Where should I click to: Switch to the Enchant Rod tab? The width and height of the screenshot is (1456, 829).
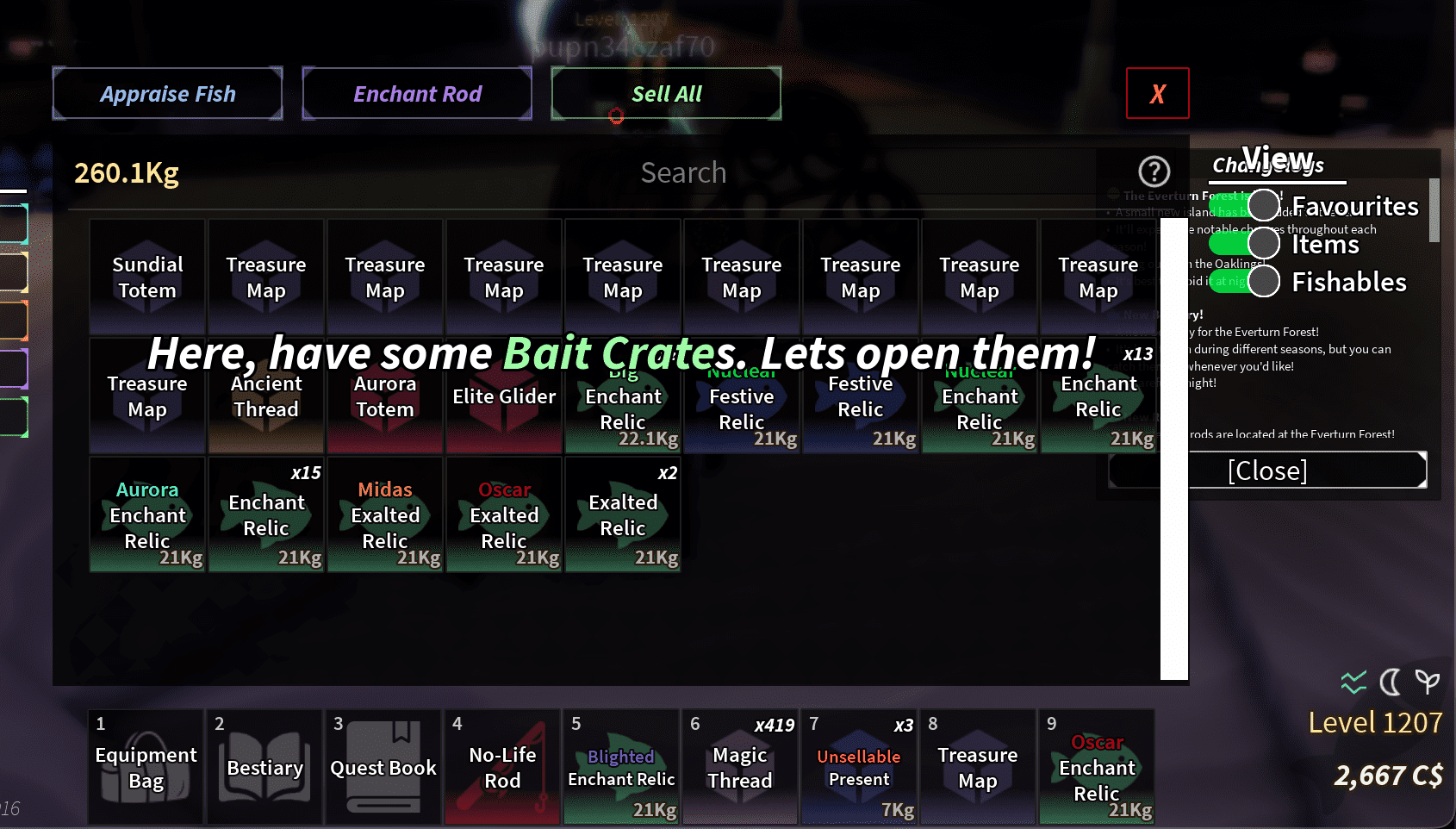pyautogui.click(x=417, y=93)
